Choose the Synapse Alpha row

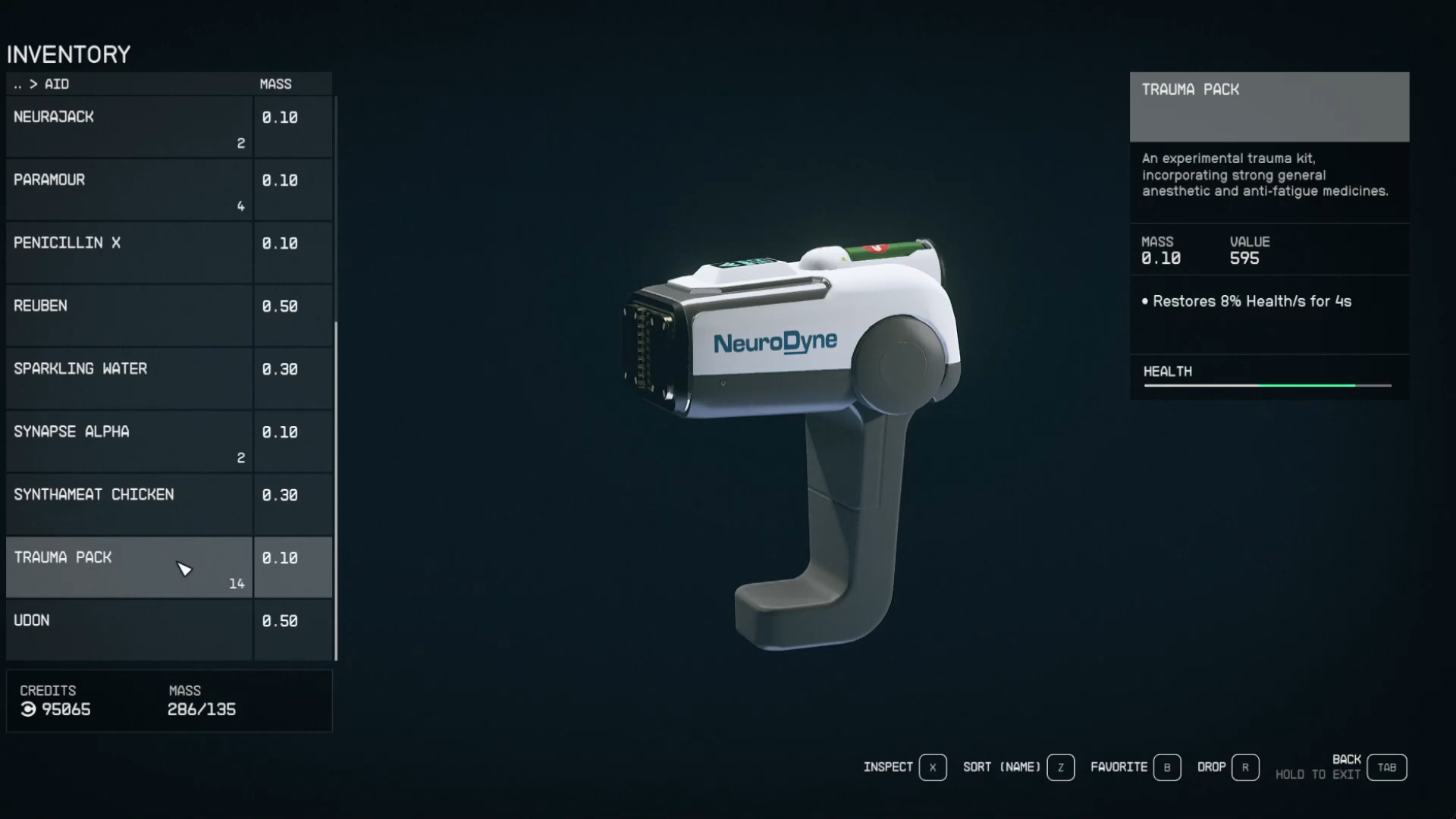point(129,441)
